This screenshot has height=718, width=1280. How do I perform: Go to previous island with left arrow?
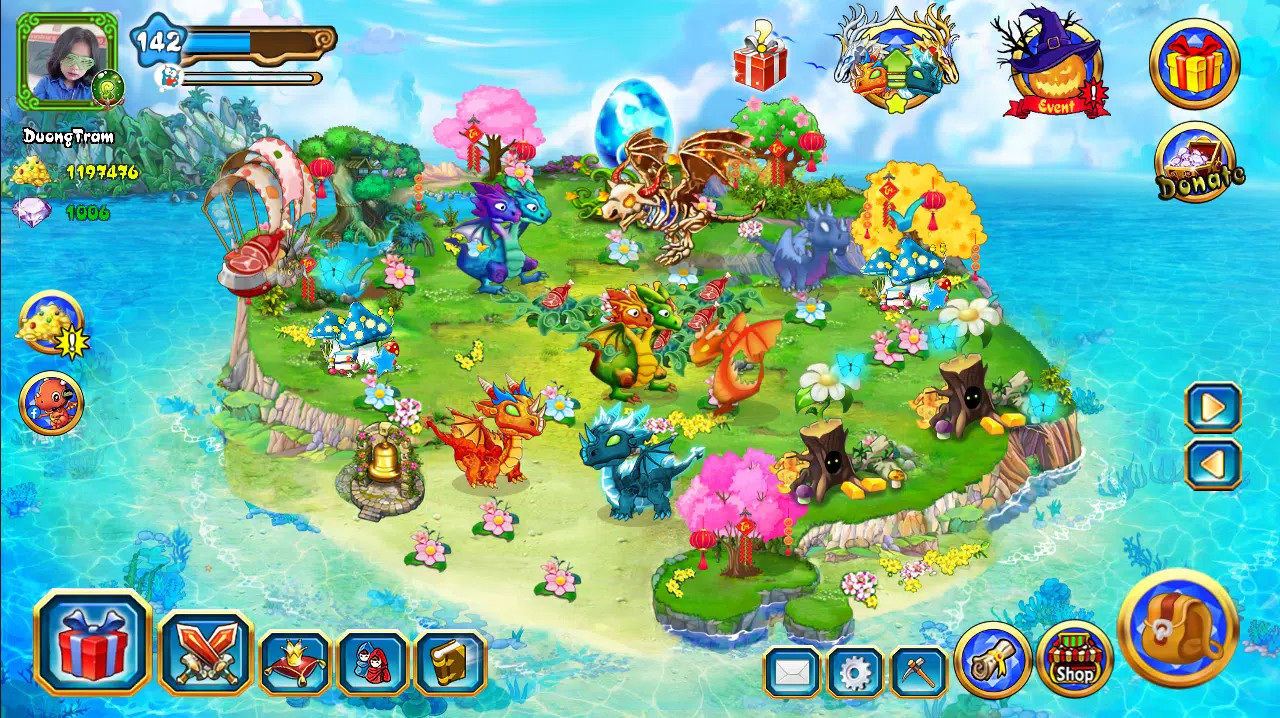coord(1213,464)
